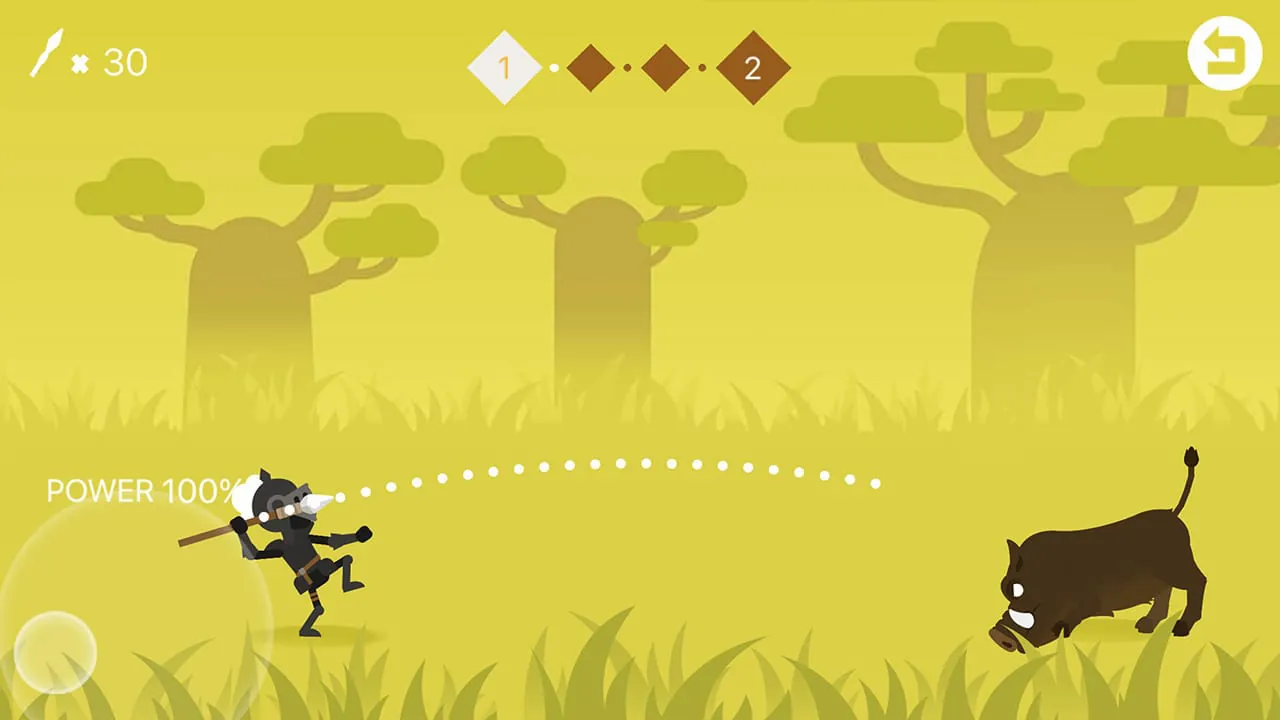The width and height of the screenshot is (1280, 720).
Task: Tap the back arrow button
Action: (x=1224, y=52)
